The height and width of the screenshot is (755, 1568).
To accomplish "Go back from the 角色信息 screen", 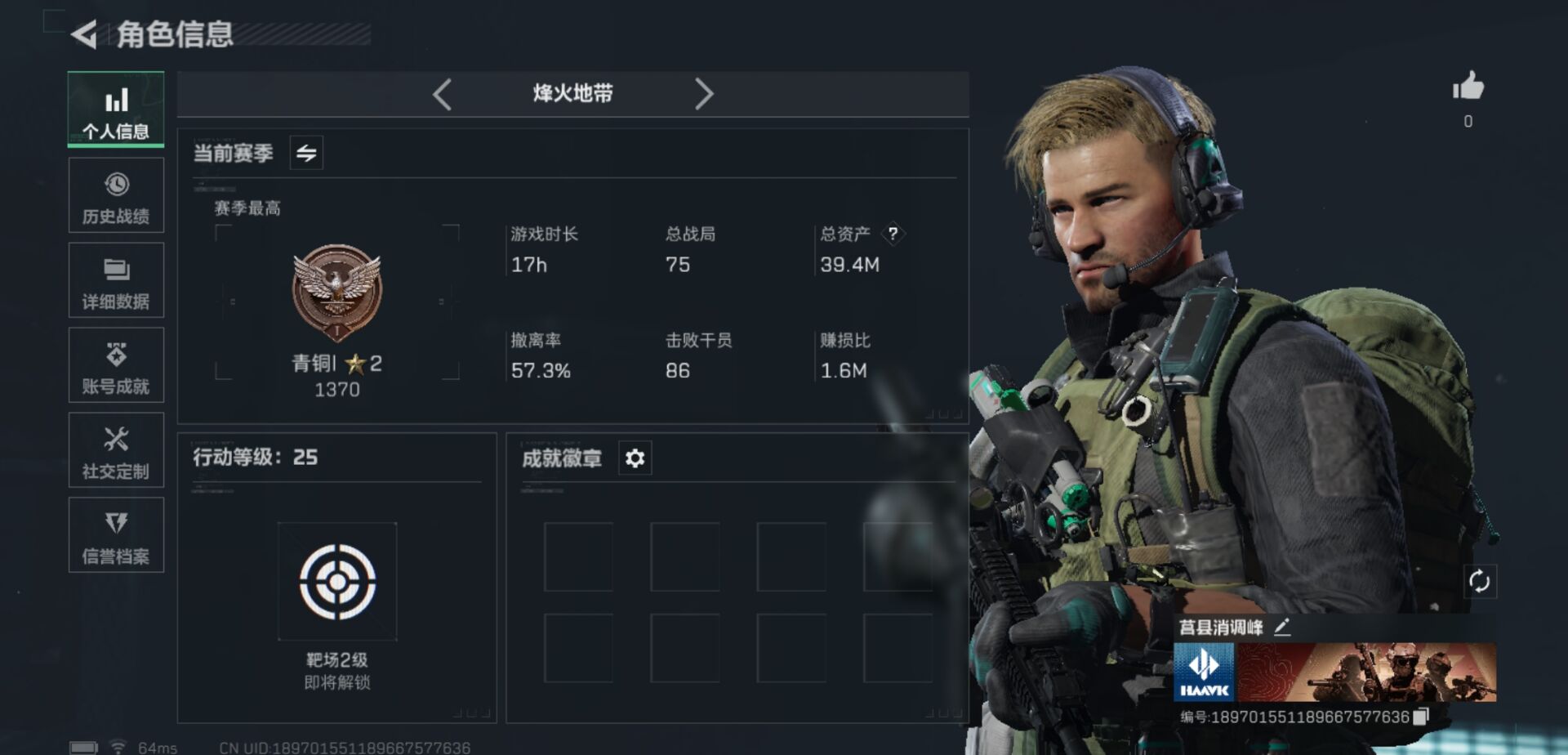I will tap(84, 34).
